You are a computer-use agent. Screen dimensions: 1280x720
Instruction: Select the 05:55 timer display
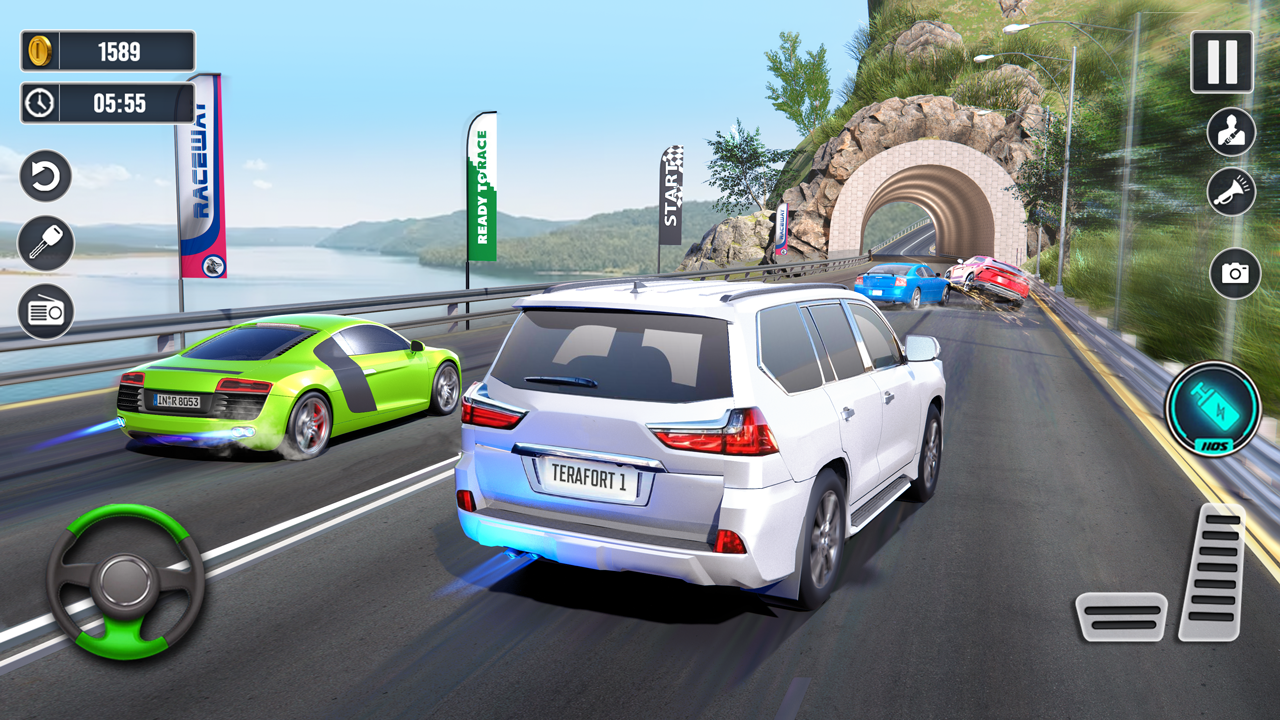pos(118,103)
